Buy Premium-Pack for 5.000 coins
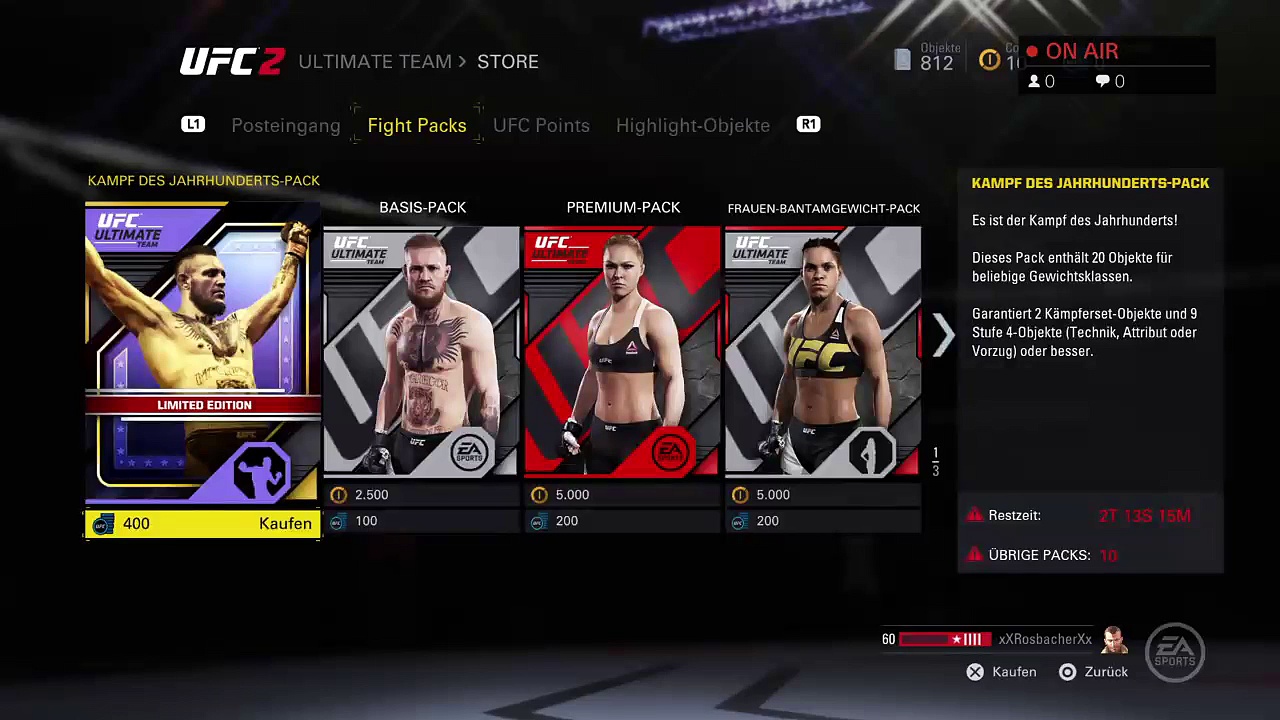1280x720 pixels. click(622, 495)
